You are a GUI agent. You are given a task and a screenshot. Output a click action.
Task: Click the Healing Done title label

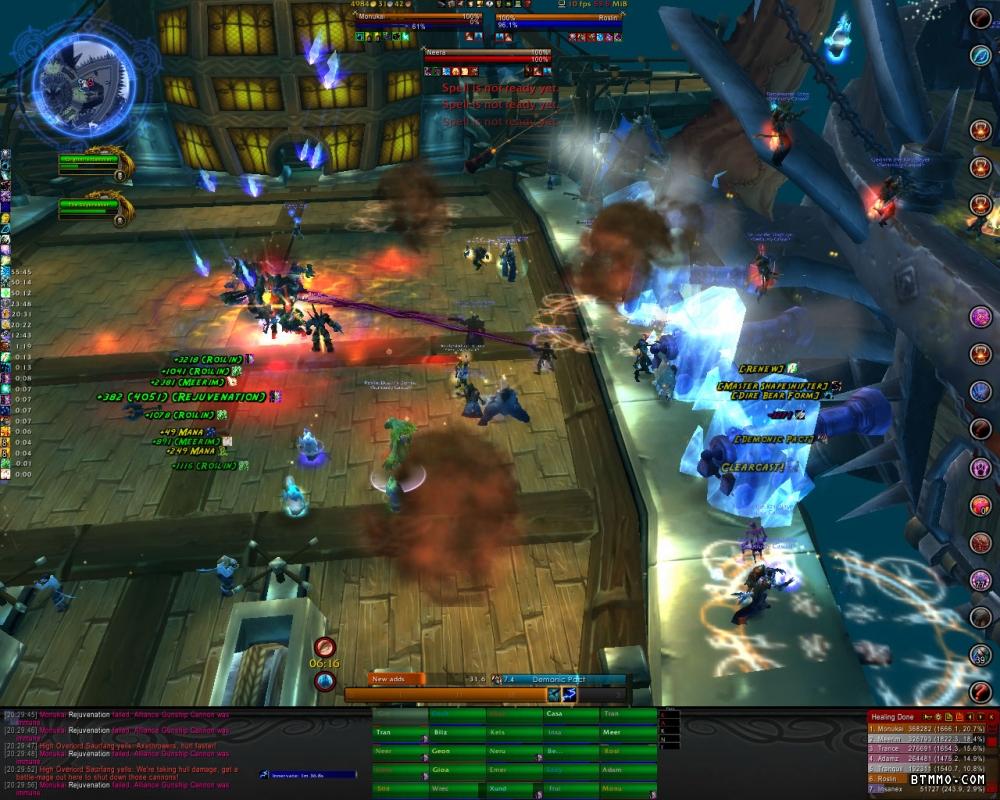tap(894, 716)
